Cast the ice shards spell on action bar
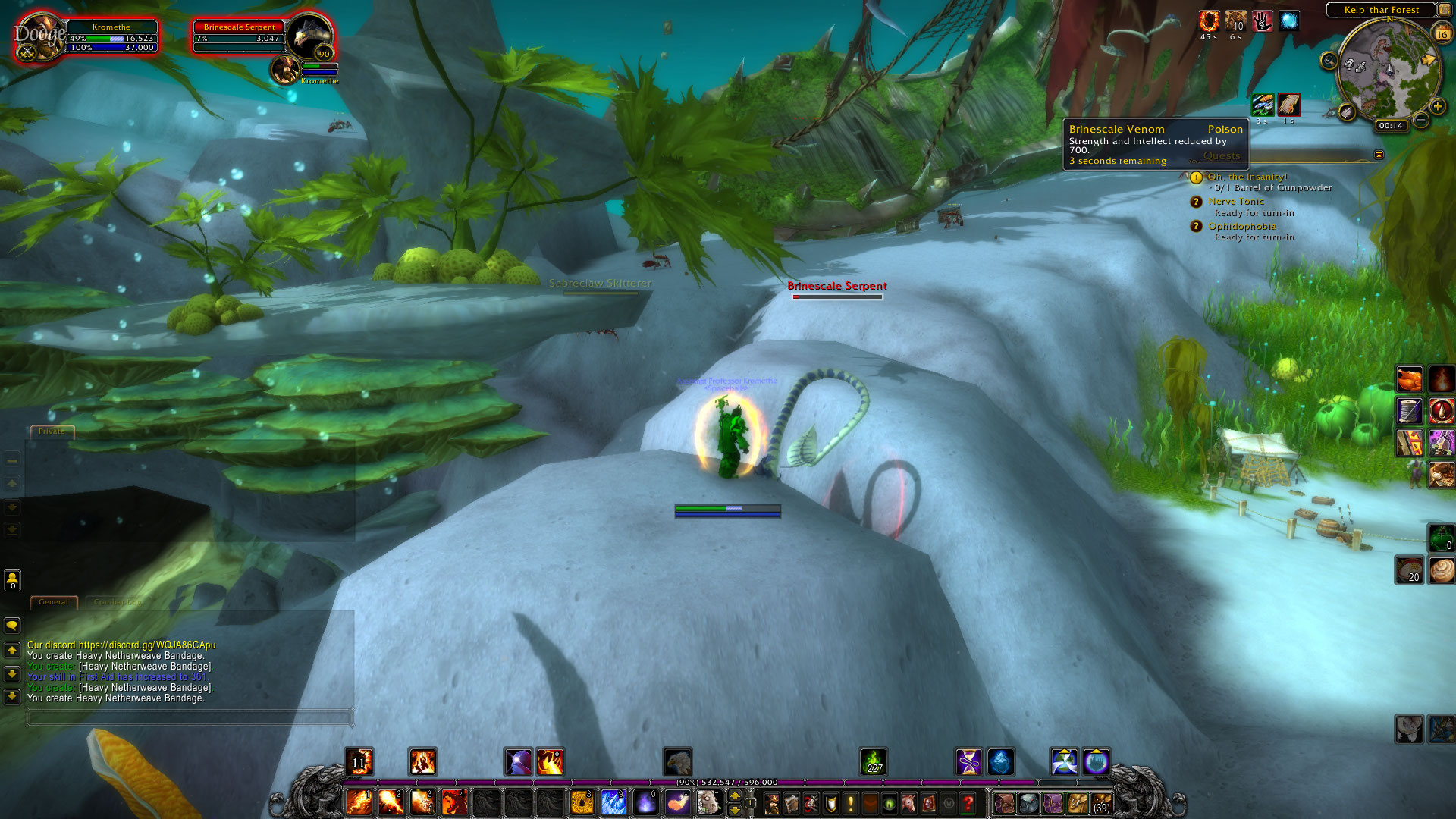 [613, 802]
